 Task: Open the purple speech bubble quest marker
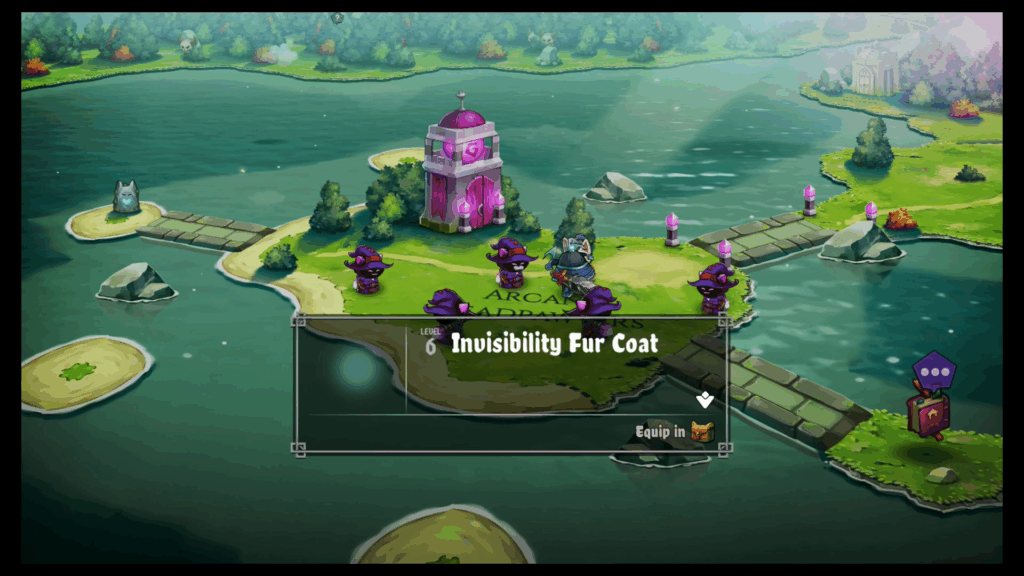[934, 372]
